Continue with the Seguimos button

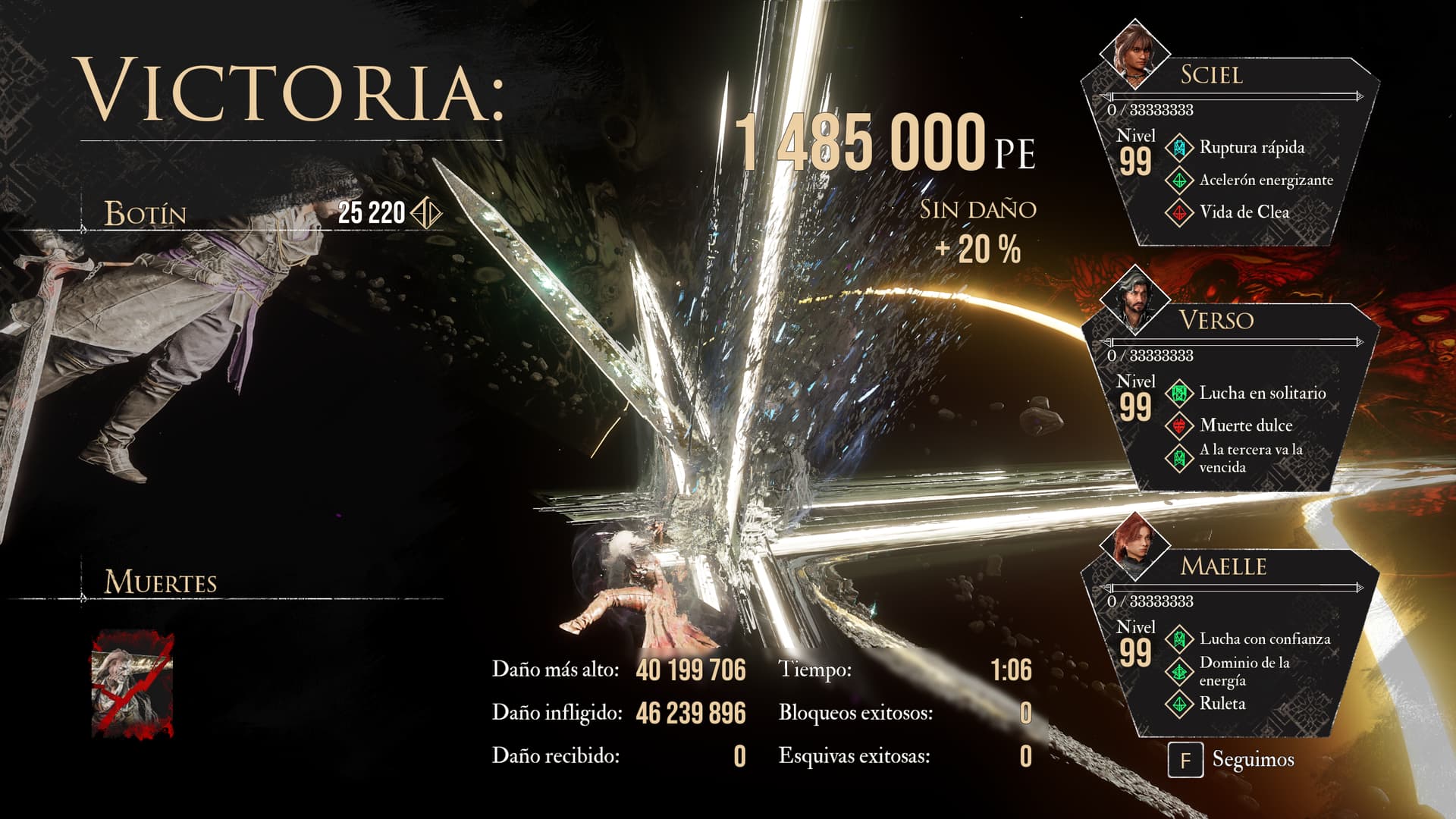click(x=1232, y=760)
